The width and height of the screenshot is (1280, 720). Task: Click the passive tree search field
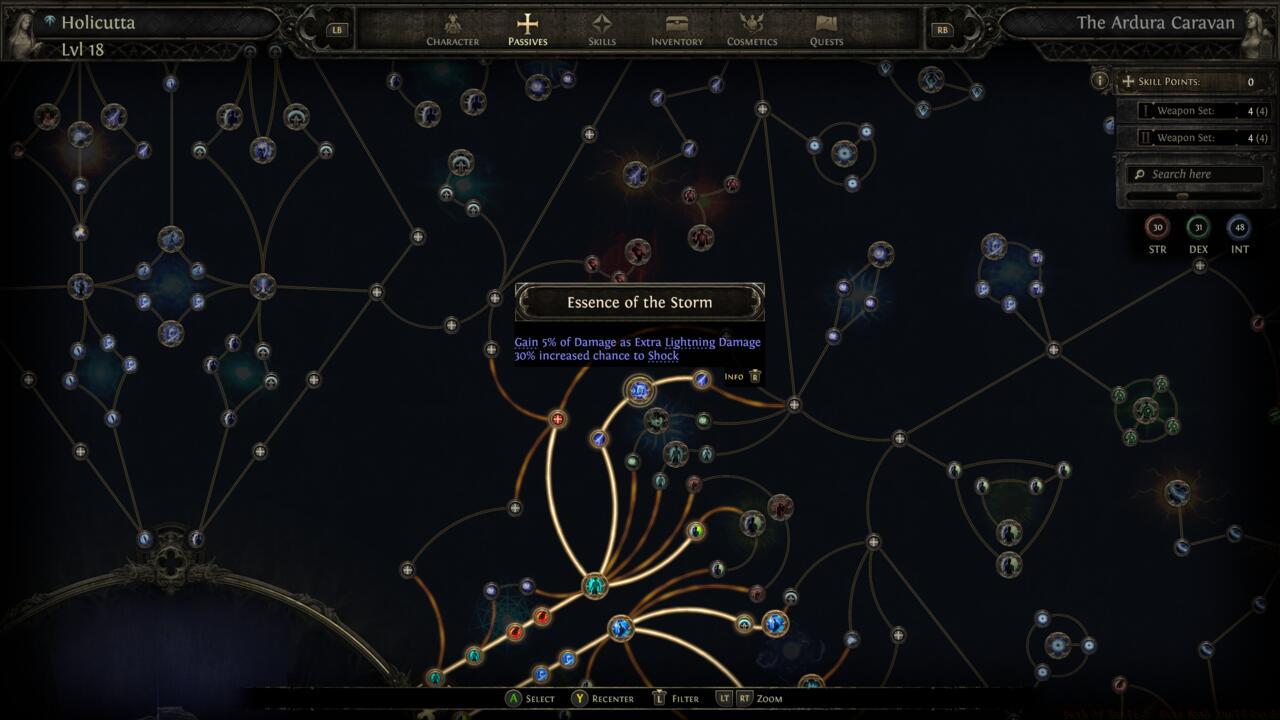pos(1195,174)
